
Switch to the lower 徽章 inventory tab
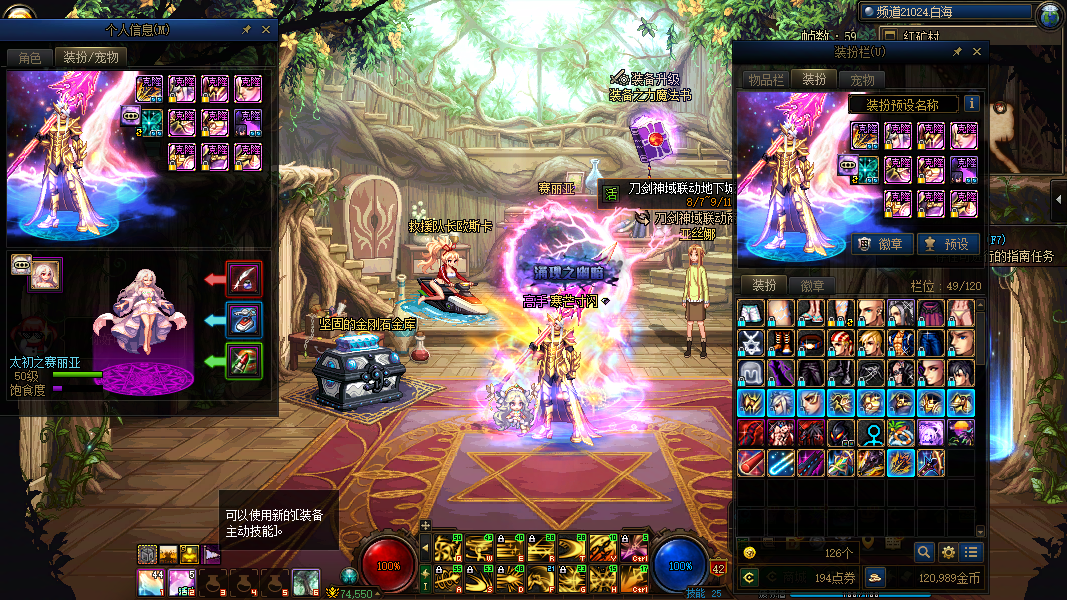click(x=812, y=285)
